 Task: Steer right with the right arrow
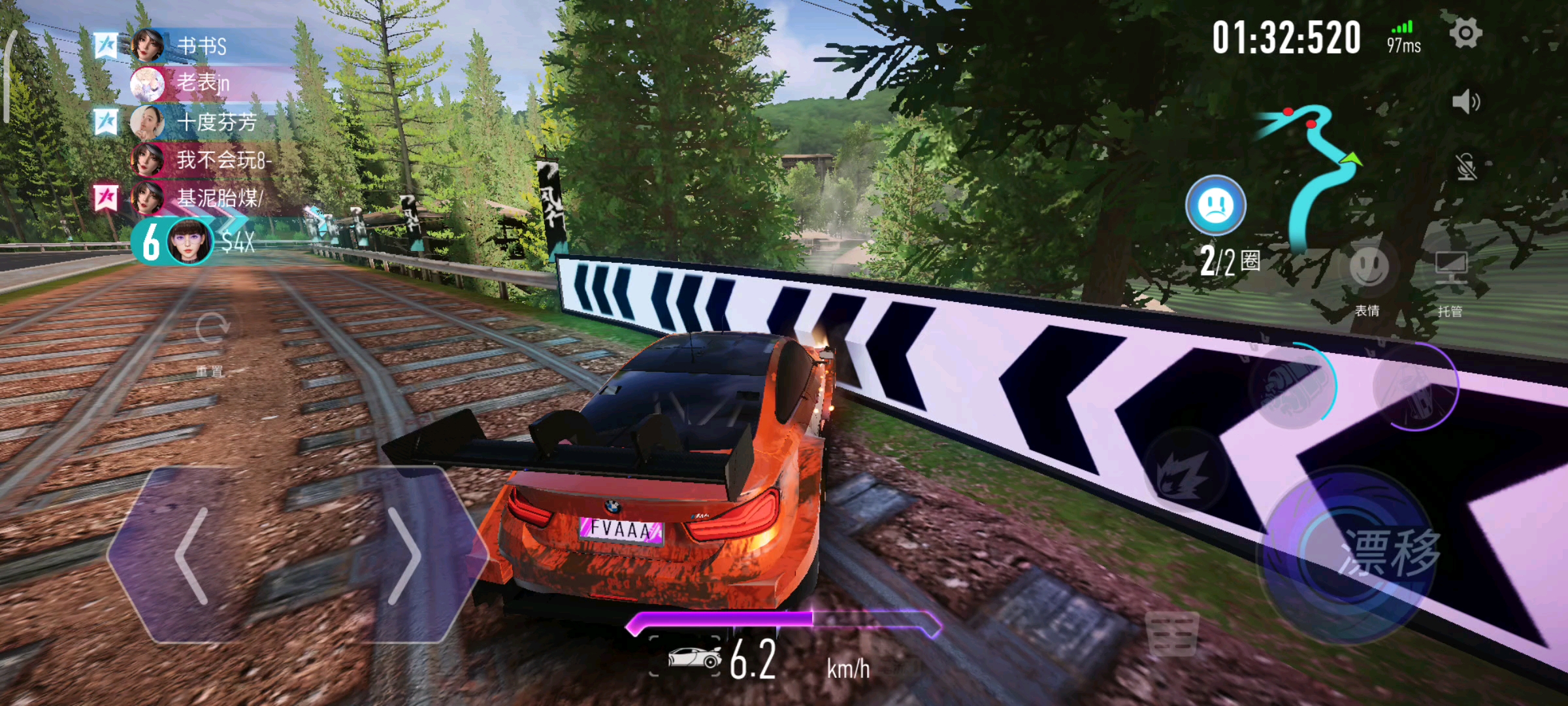pyautogui.click(x=404, y=556)
